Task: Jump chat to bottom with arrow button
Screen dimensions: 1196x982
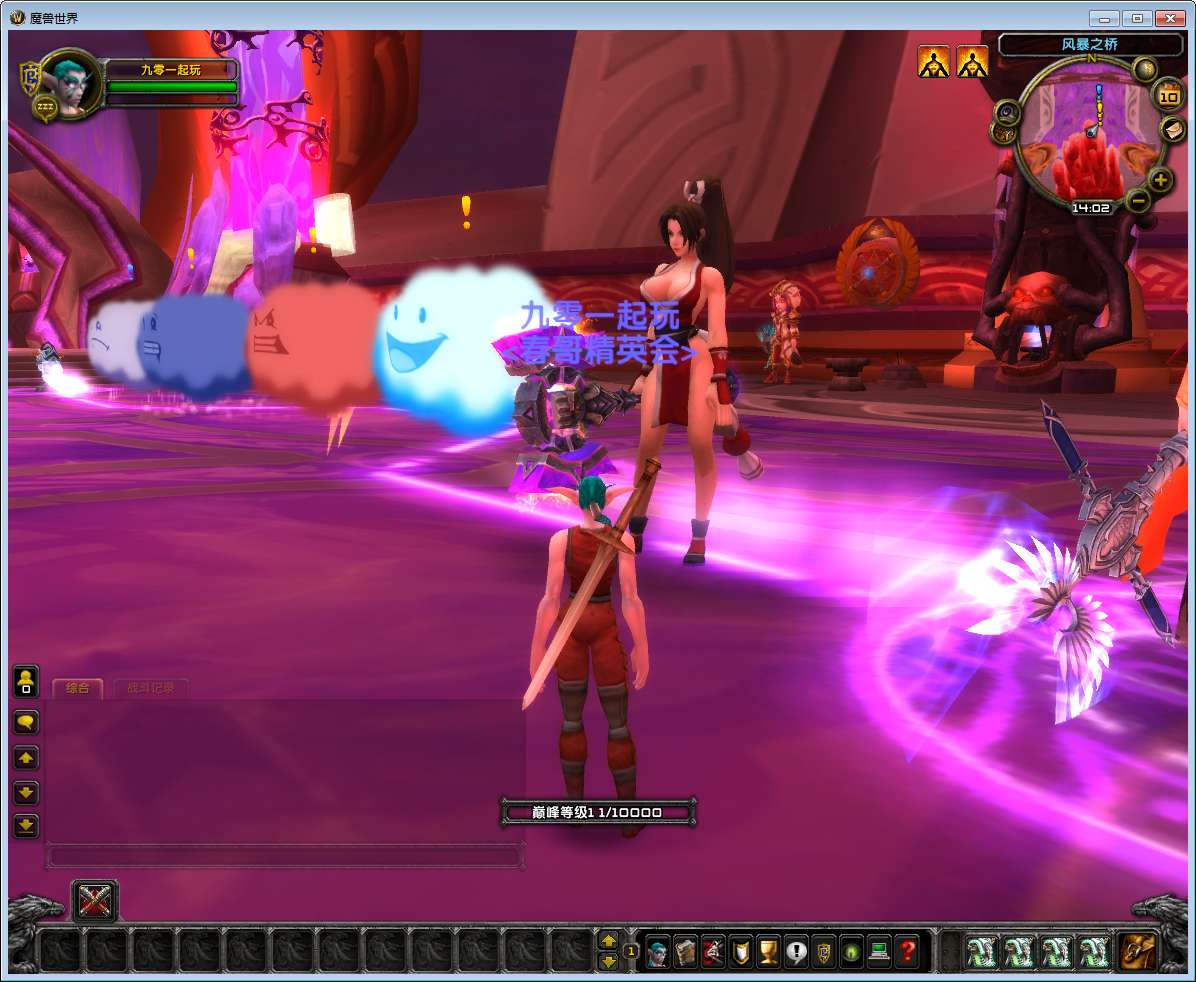Action: point(26,826)
